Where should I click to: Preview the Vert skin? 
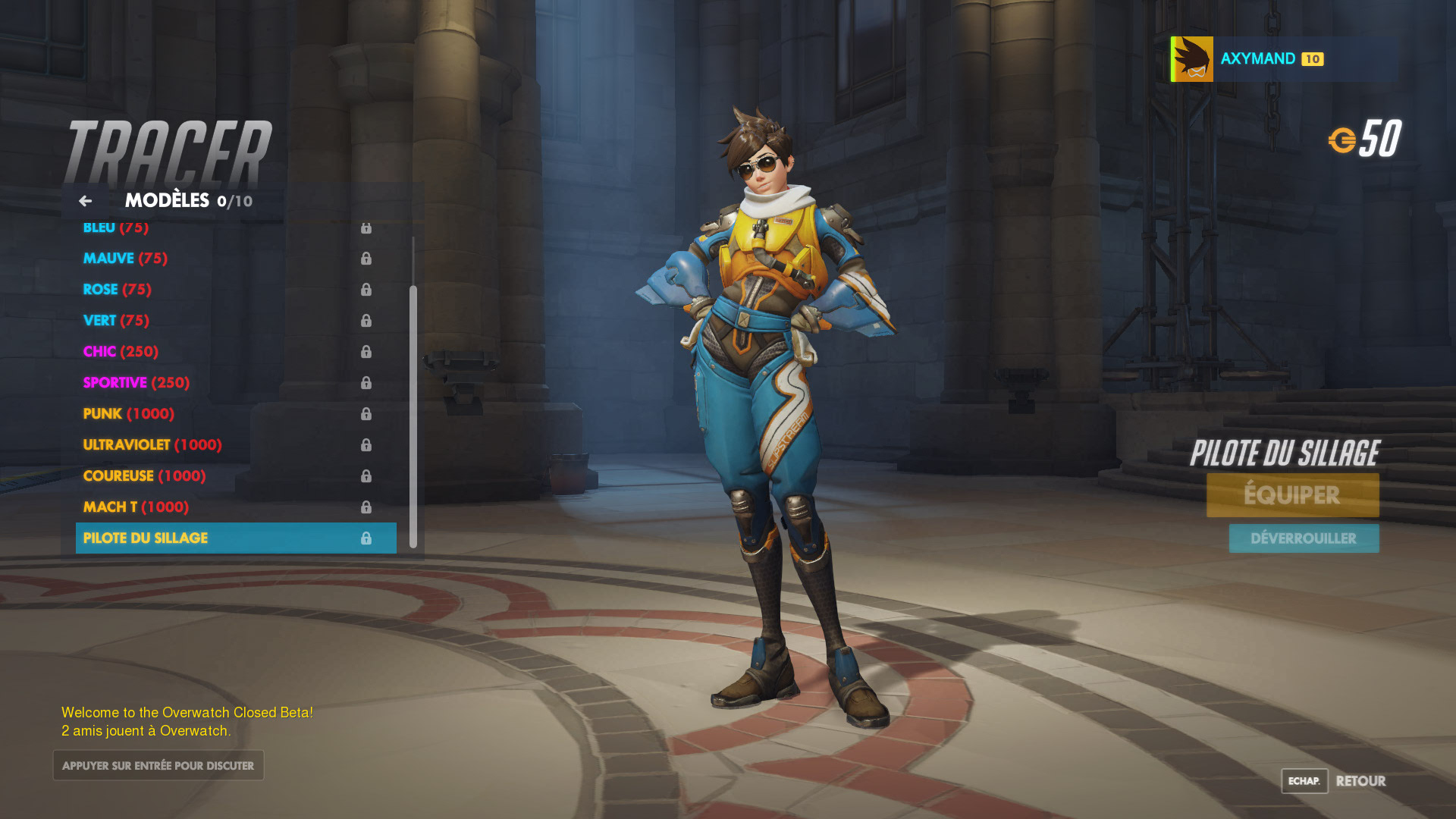coord(116,321)
